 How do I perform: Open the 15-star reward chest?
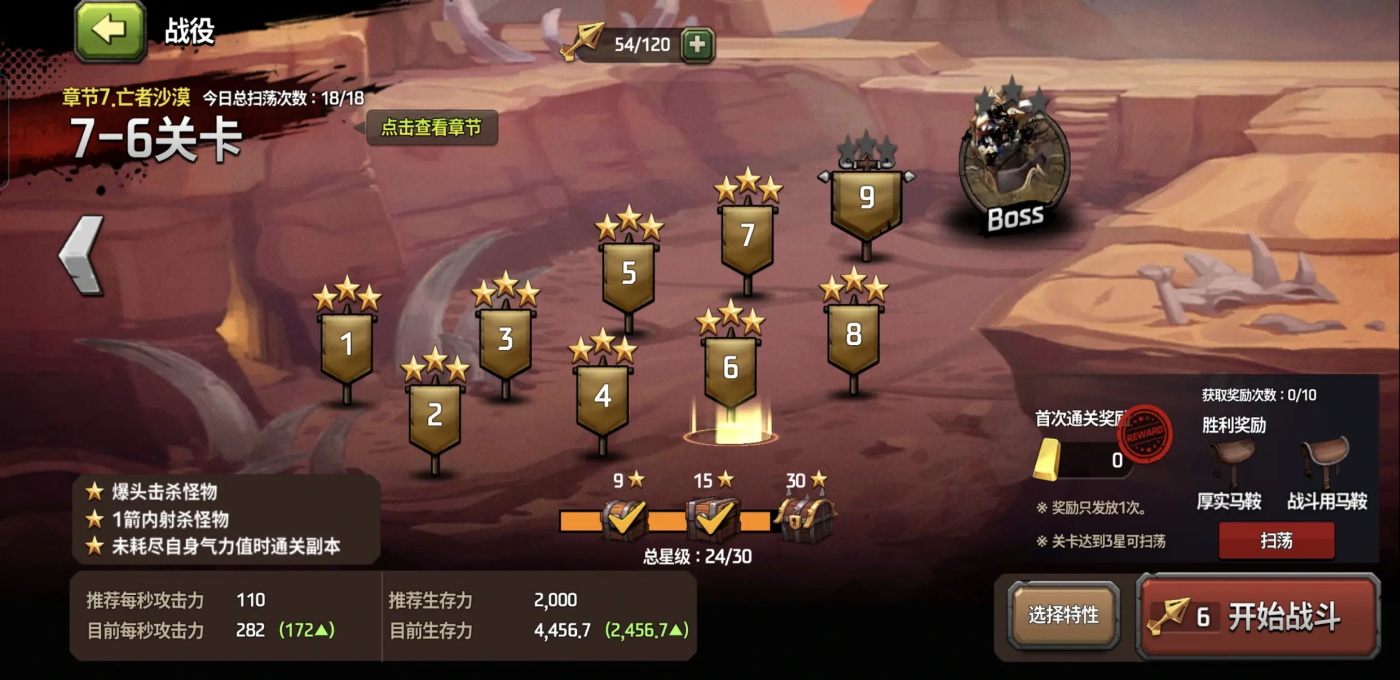712,519
